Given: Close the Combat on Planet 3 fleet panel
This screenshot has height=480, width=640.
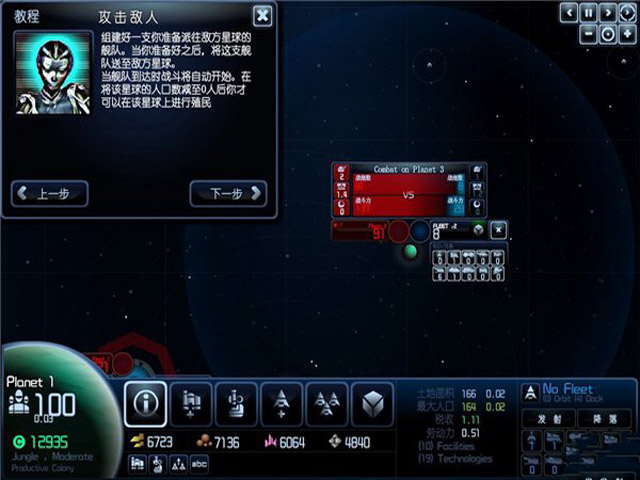Looking at the screenshot, I should click(498, 230).
